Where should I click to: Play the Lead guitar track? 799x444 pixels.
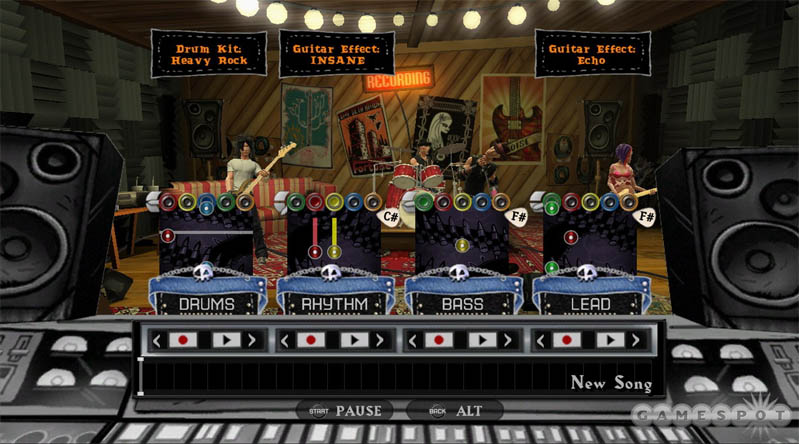pos(611,340)
